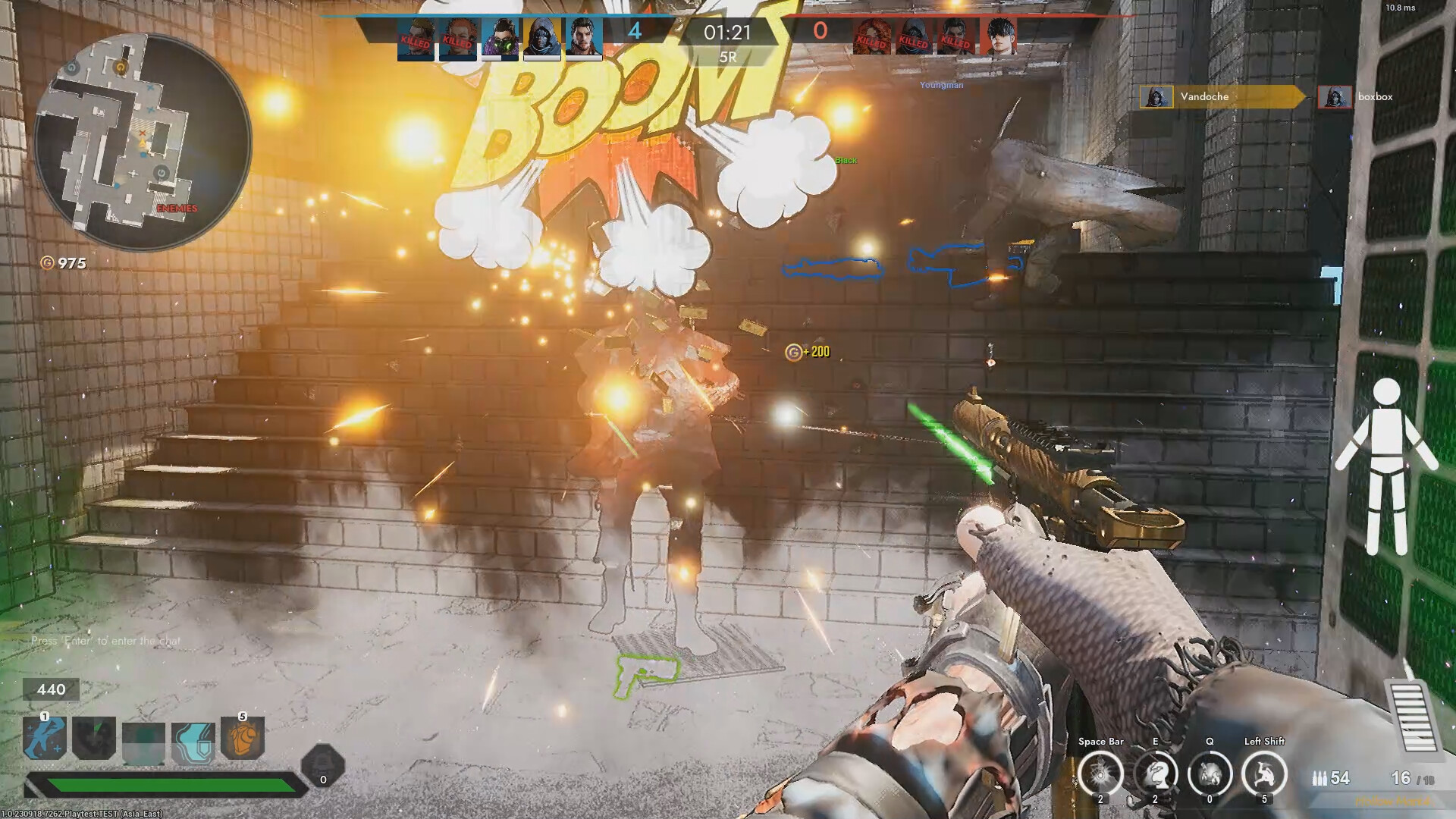Viewport: 1456px width, 819px height.
Task: Activate the Q flaming ability icon
Action: (x=1210, y=774)
